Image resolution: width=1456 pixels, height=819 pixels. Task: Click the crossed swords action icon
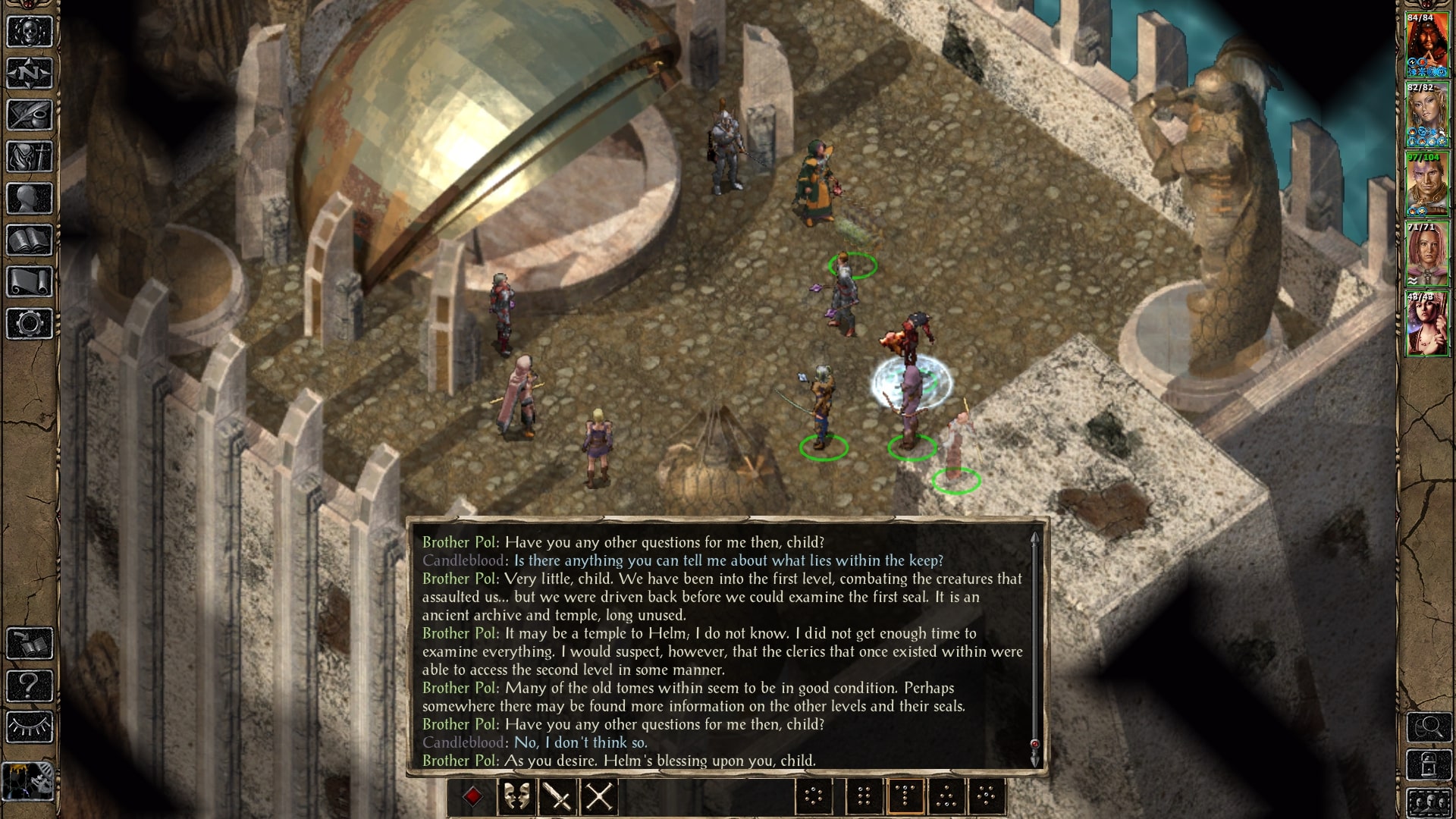click(x=601, y=798)
